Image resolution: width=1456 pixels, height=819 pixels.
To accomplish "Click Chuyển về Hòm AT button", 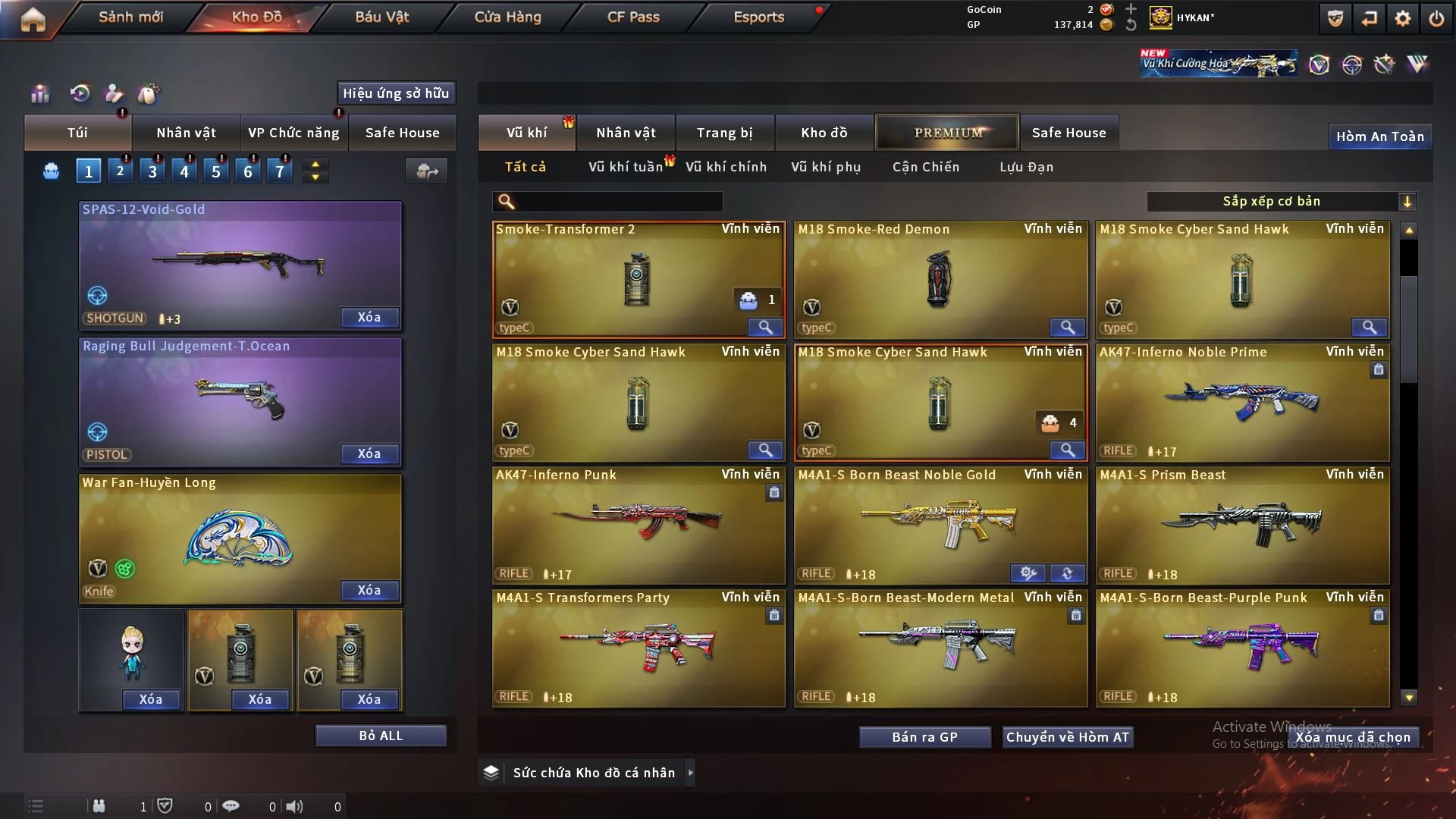I will [1067, 737].
